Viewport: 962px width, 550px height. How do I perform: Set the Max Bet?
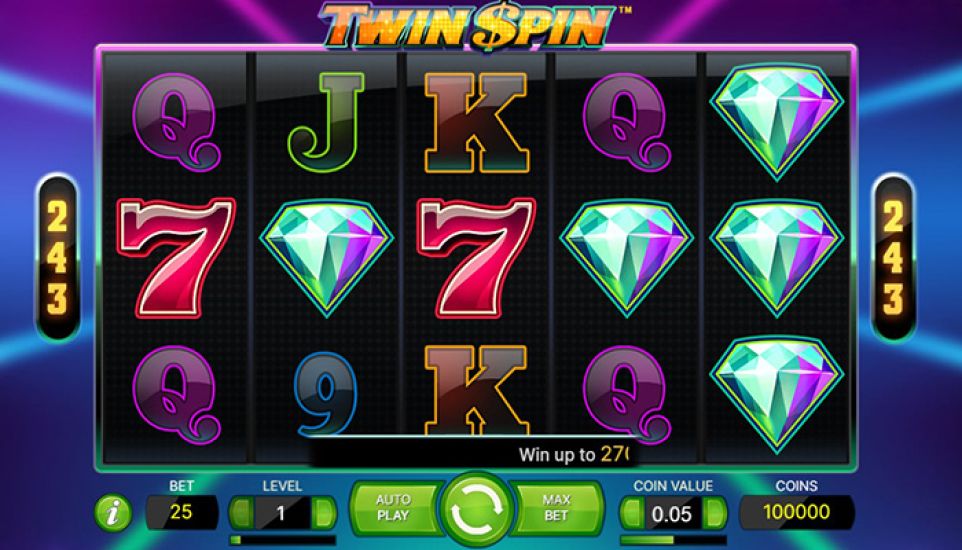point(556,507)
